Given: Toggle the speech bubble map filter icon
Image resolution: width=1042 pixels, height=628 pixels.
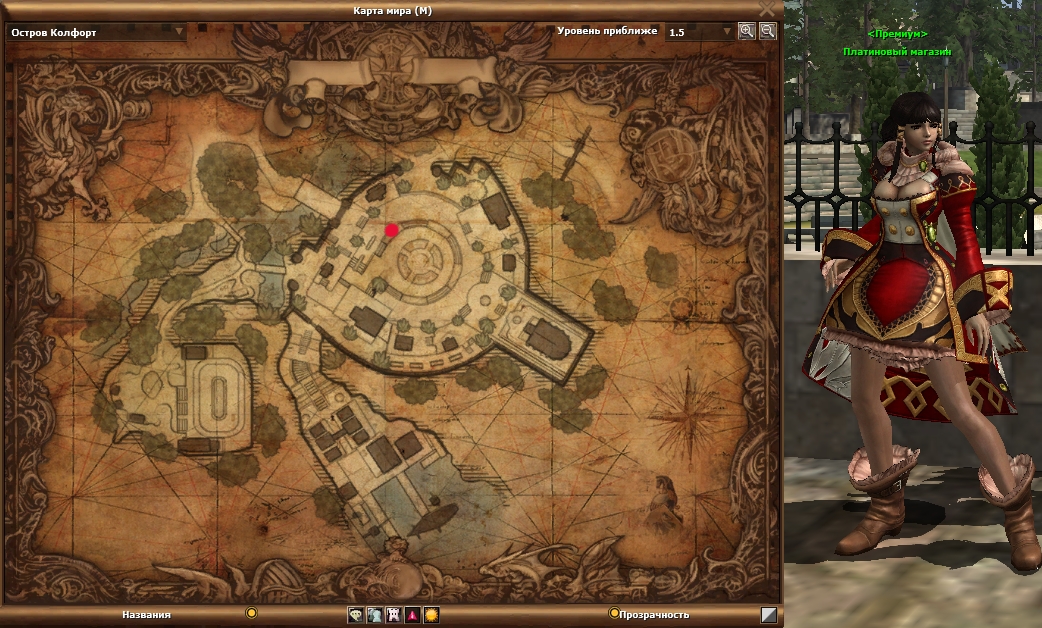Looking at the screenshot, I should (356, 615).
